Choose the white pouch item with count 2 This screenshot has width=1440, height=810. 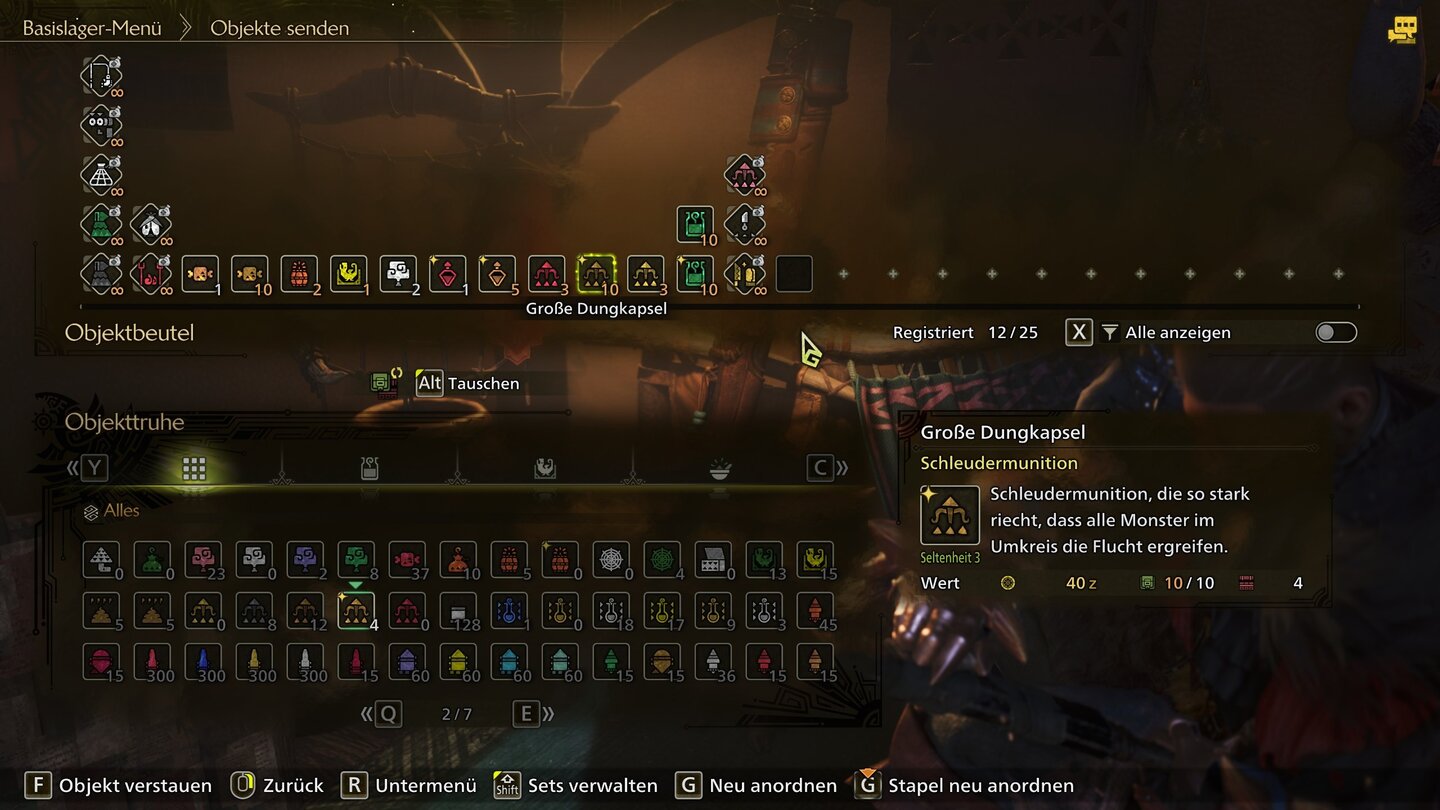point(398,274)
